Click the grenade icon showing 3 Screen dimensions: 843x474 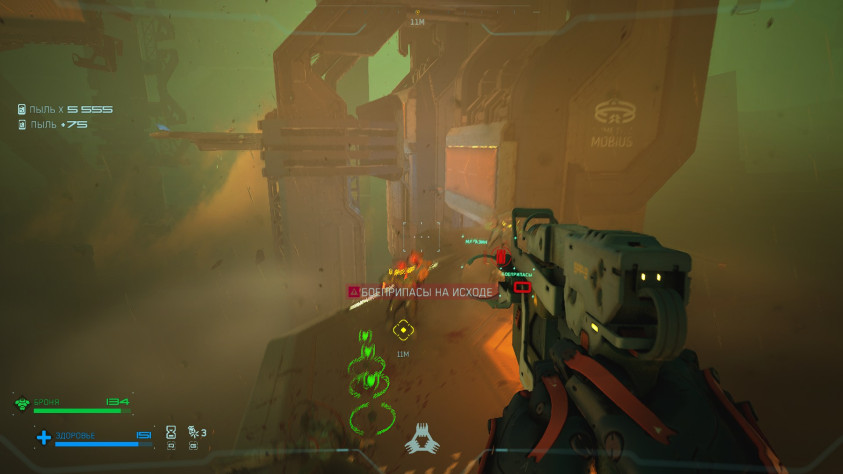click(192, 432)
